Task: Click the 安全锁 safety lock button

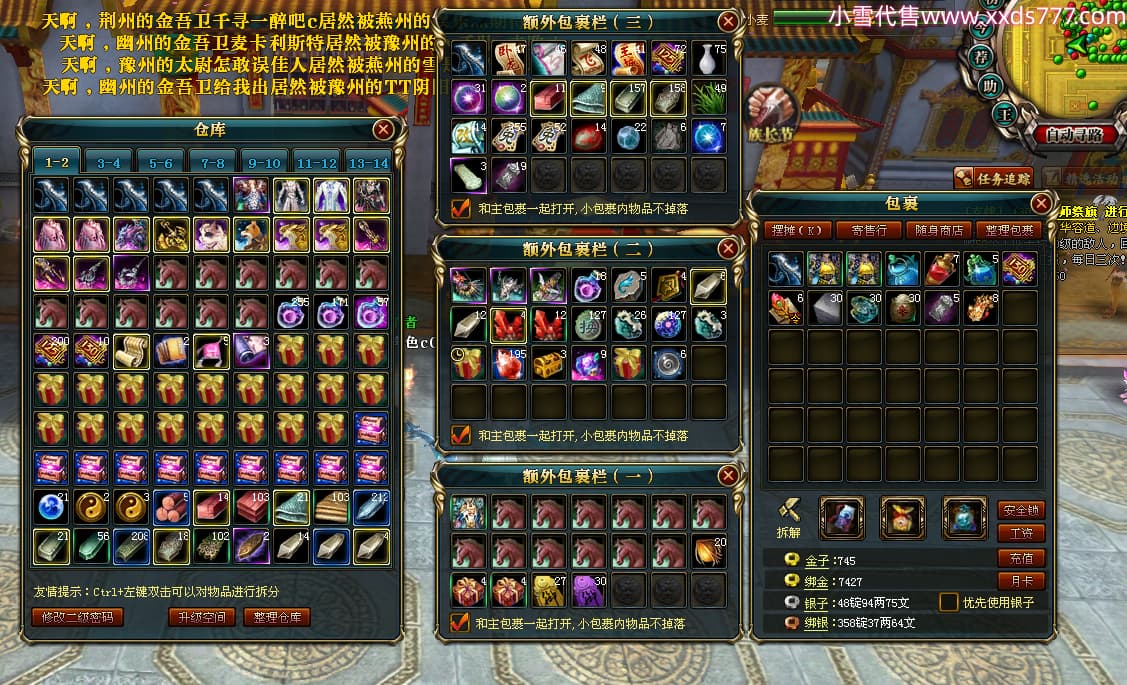Action: coord(1021,509)
